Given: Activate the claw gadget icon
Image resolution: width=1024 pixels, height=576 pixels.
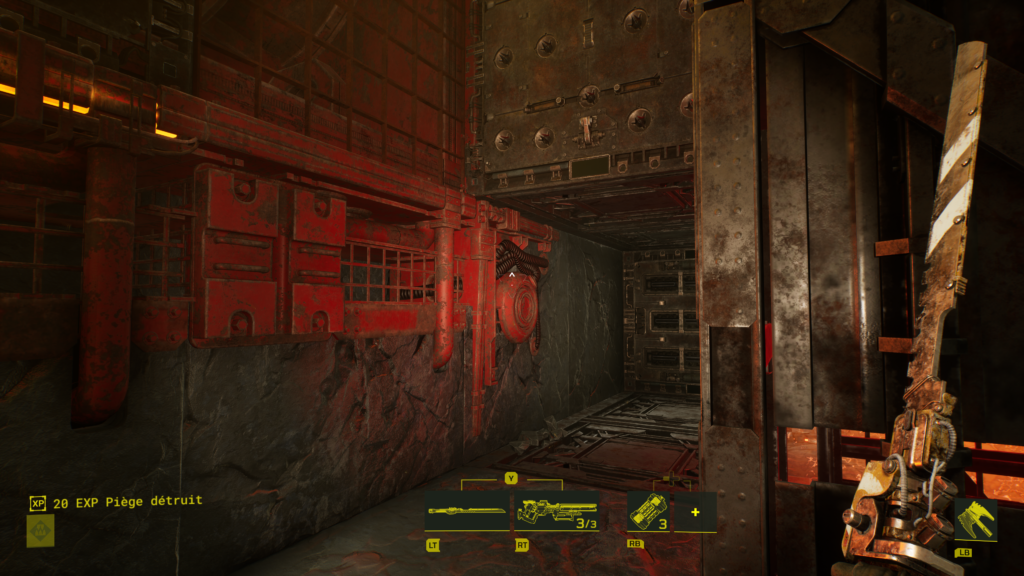Looking at the screenshot, I should (x=975, y=520).
